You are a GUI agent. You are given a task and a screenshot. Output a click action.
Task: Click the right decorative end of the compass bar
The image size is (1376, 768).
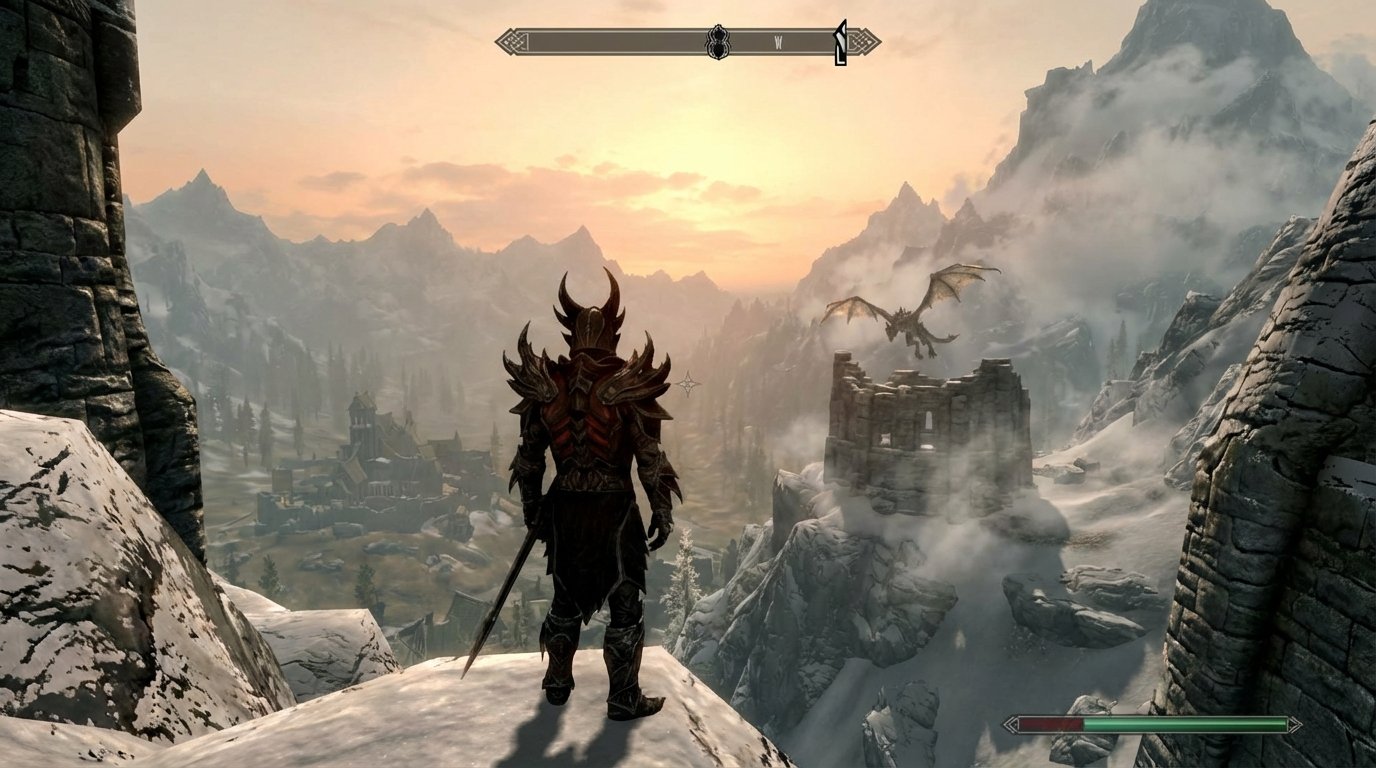click(x=864, y=41)
